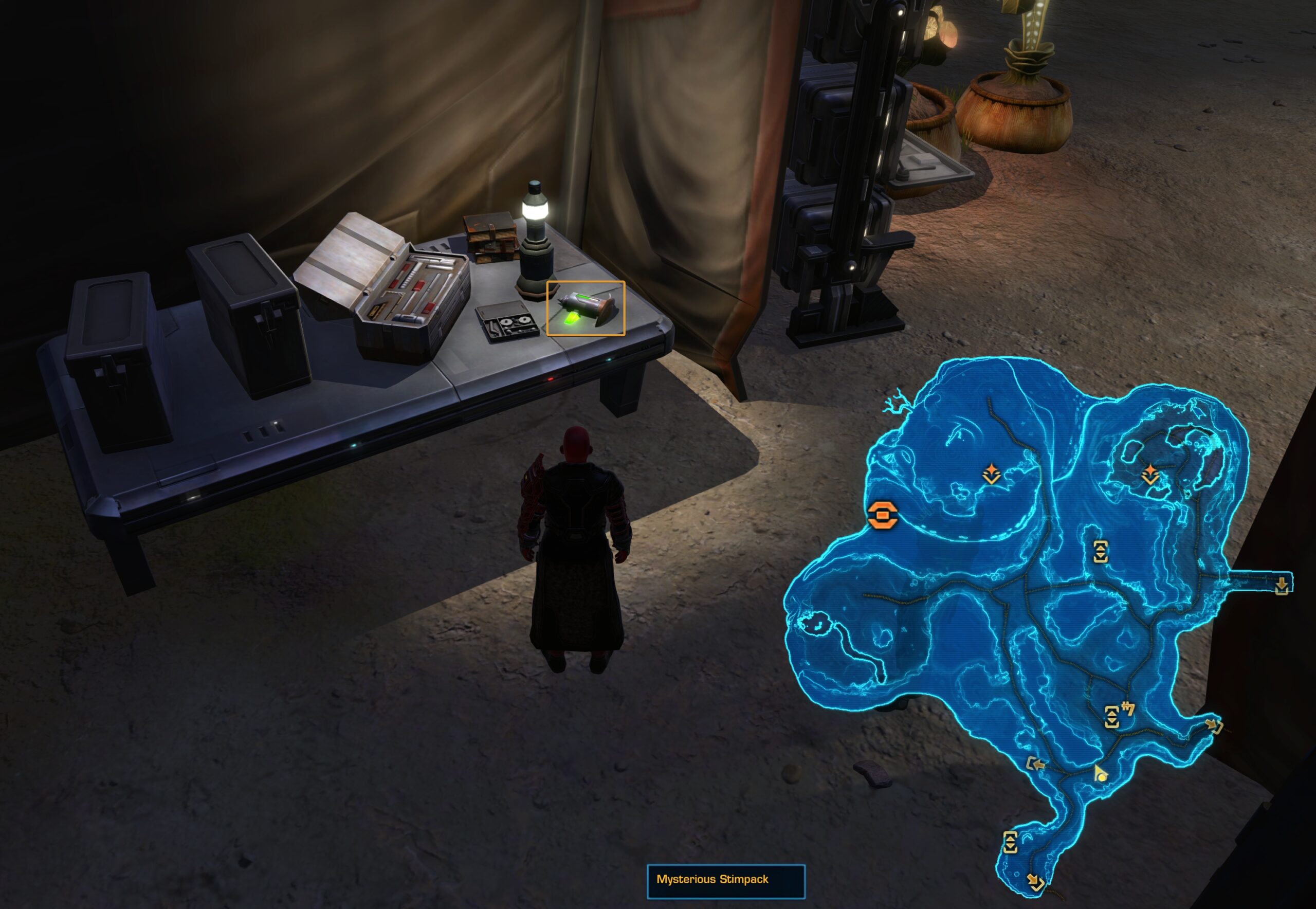
Task: Click the speeder taxi icon on the lower map
Action: point(1129,708)
